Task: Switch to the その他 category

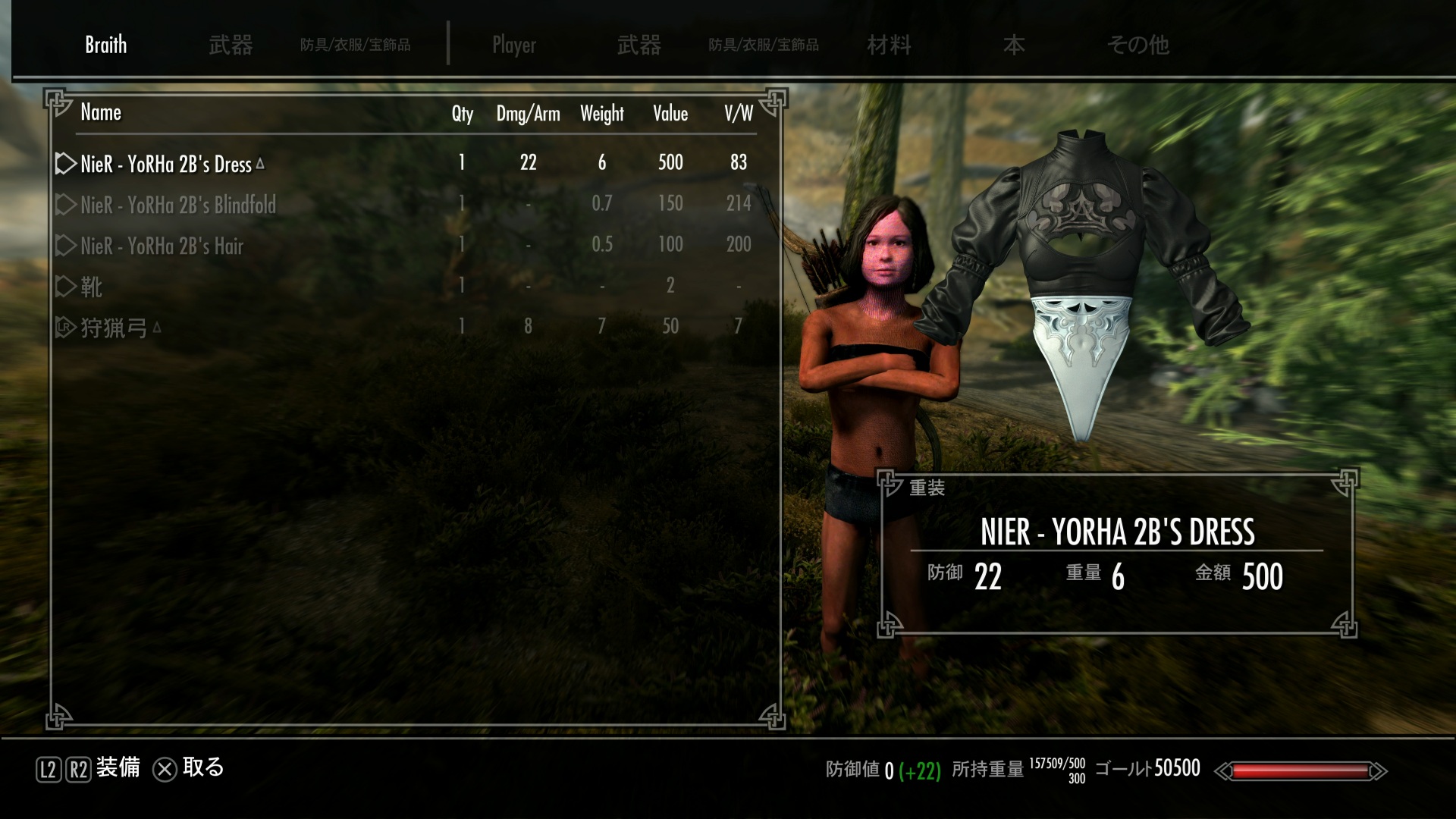Action: click(1137, 45)
